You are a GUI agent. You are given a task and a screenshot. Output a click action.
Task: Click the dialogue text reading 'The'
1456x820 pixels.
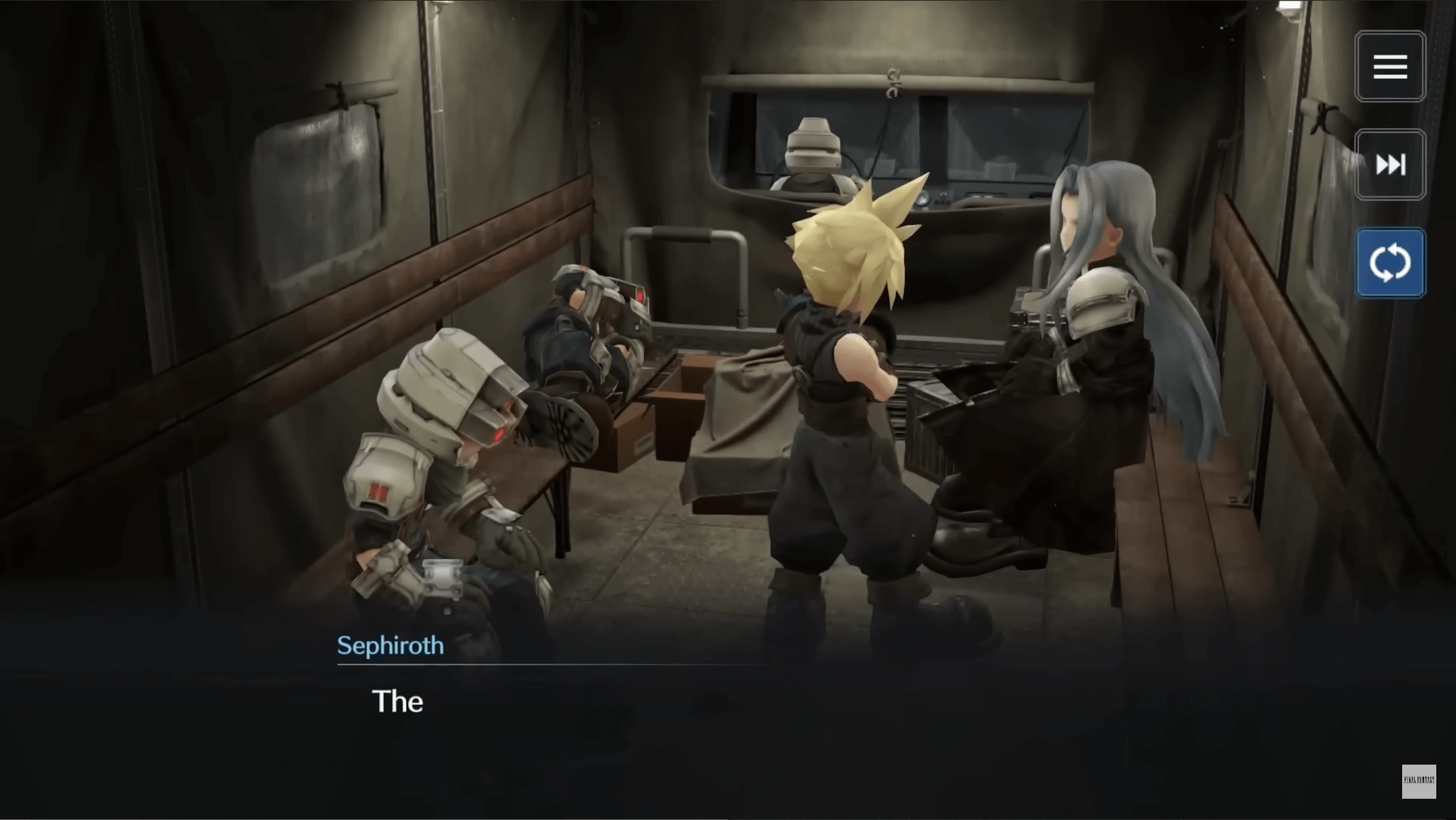pyautogui.click(x=397, y=702)
